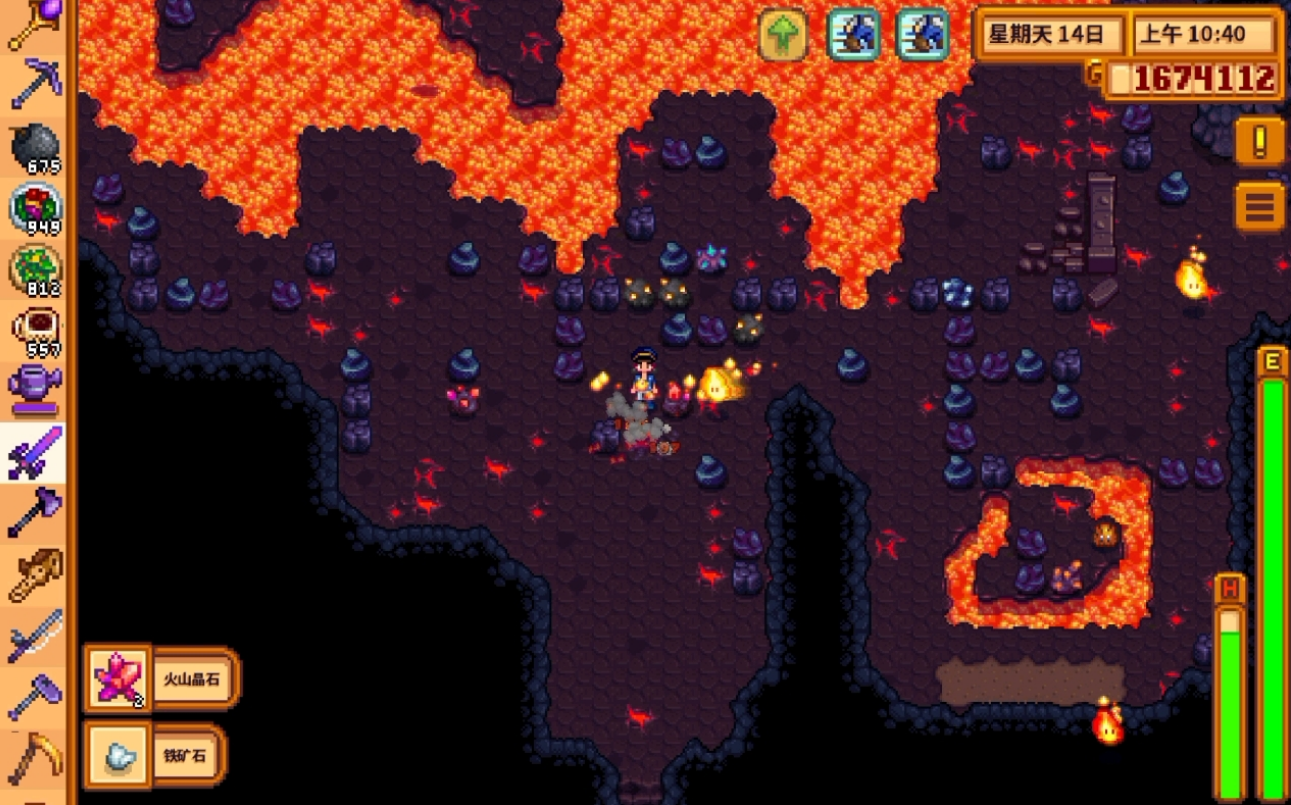Select the hammer in the toolbar
The image size is (1291, 805).
pyautogui.click(x=35, y=697)
